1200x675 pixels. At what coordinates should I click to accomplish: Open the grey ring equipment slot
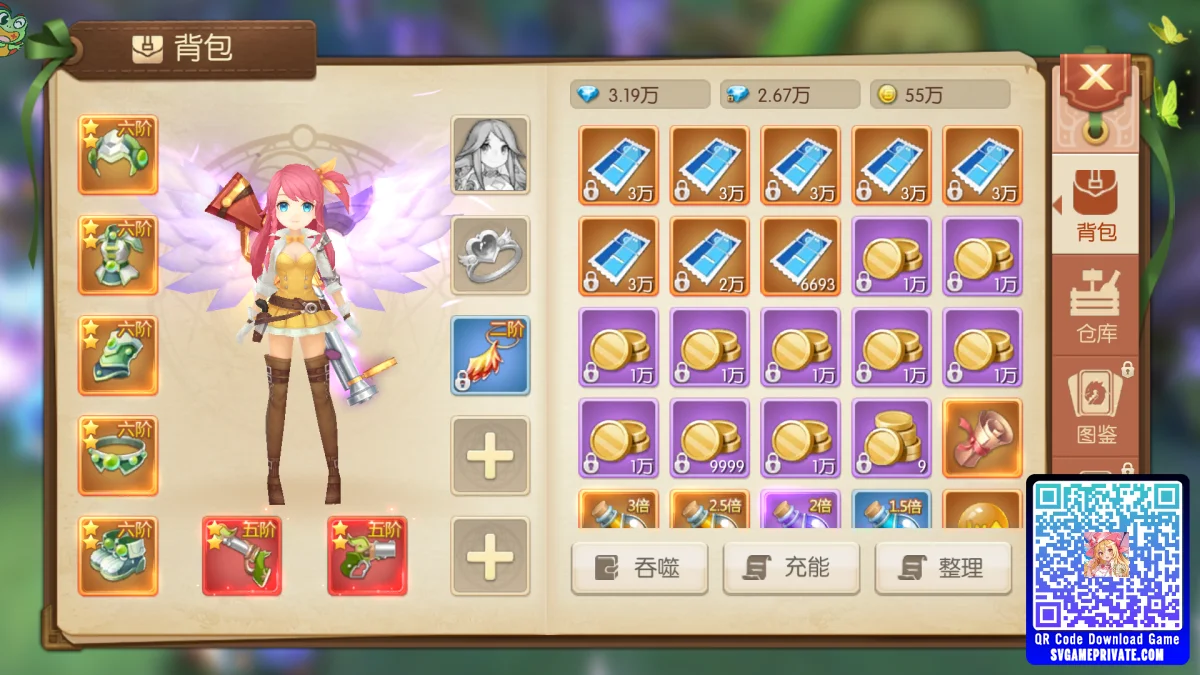[x=490, y=255]
